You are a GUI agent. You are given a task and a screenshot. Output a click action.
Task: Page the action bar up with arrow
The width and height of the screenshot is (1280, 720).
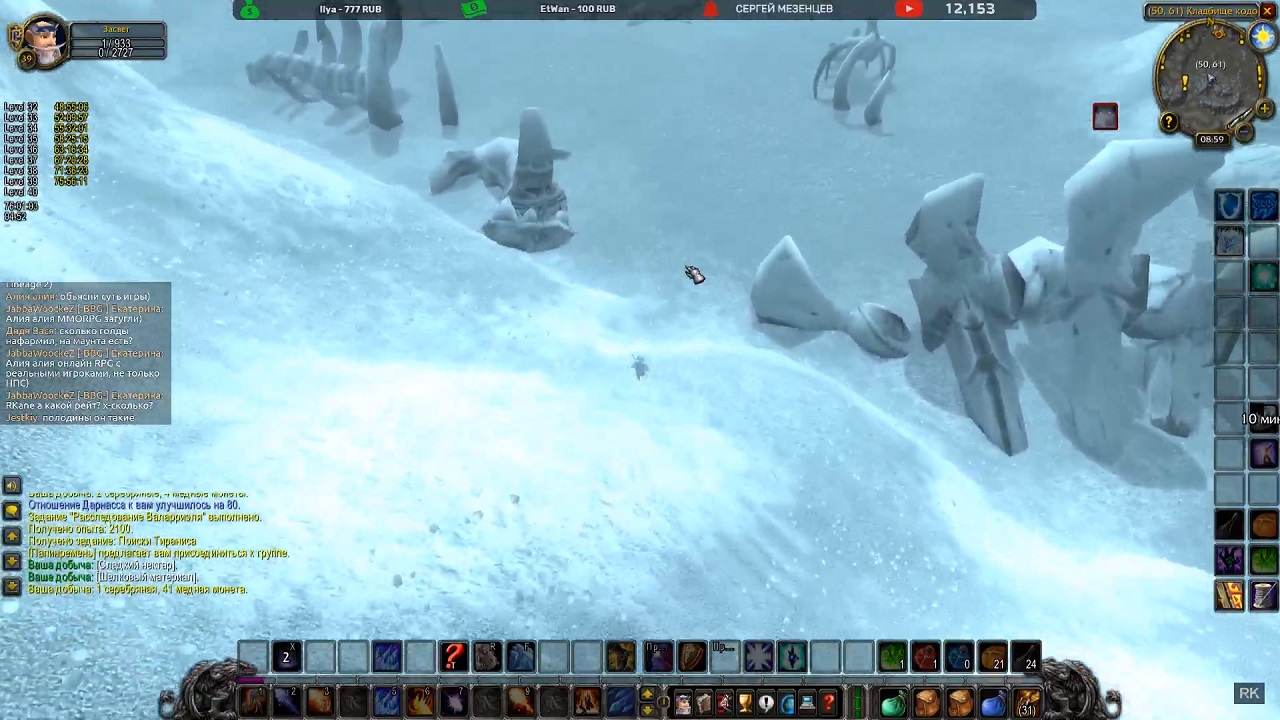pos(647,695)
